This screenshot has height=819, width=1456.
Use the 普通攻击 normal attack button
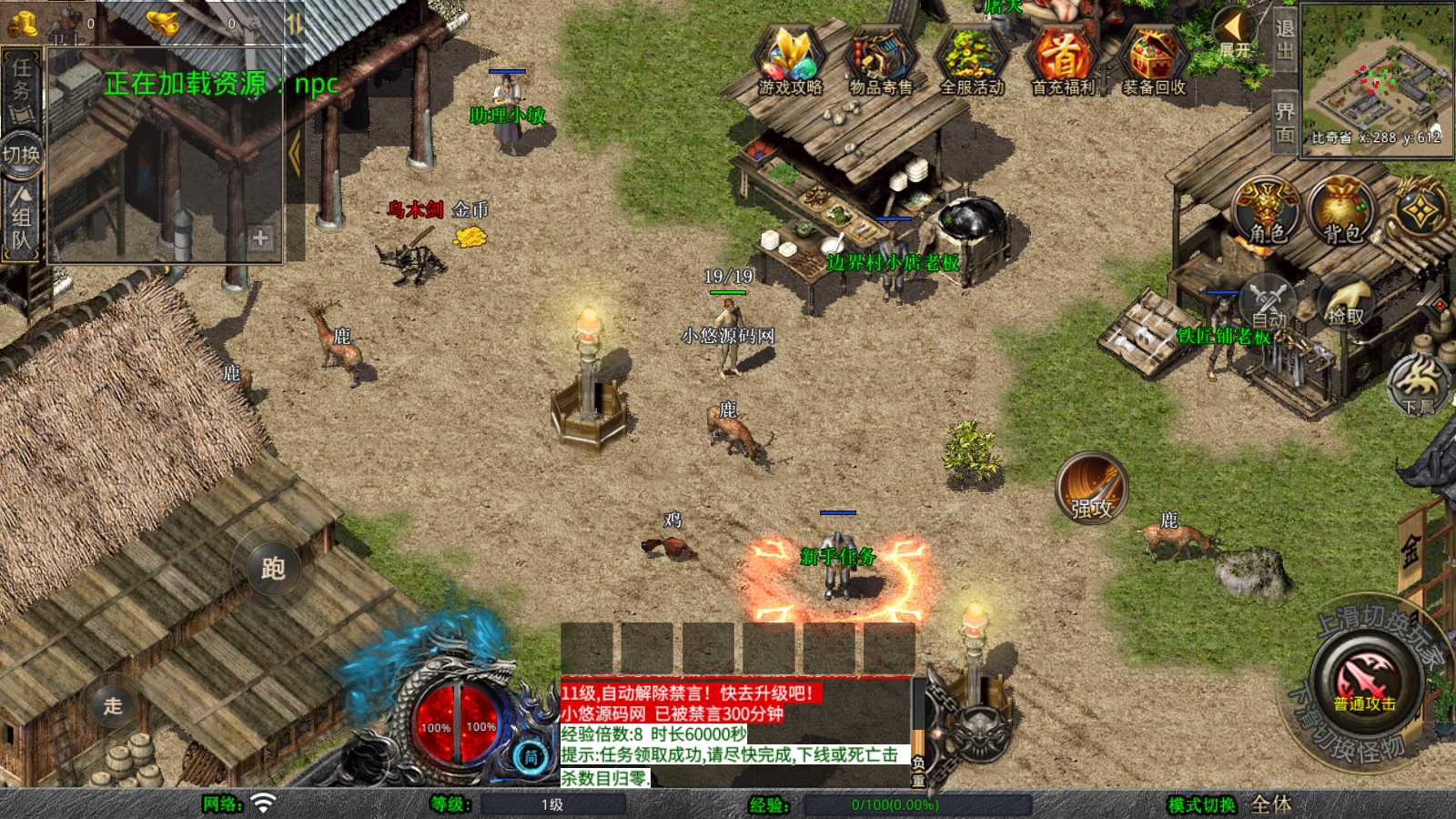point(1366,681)
